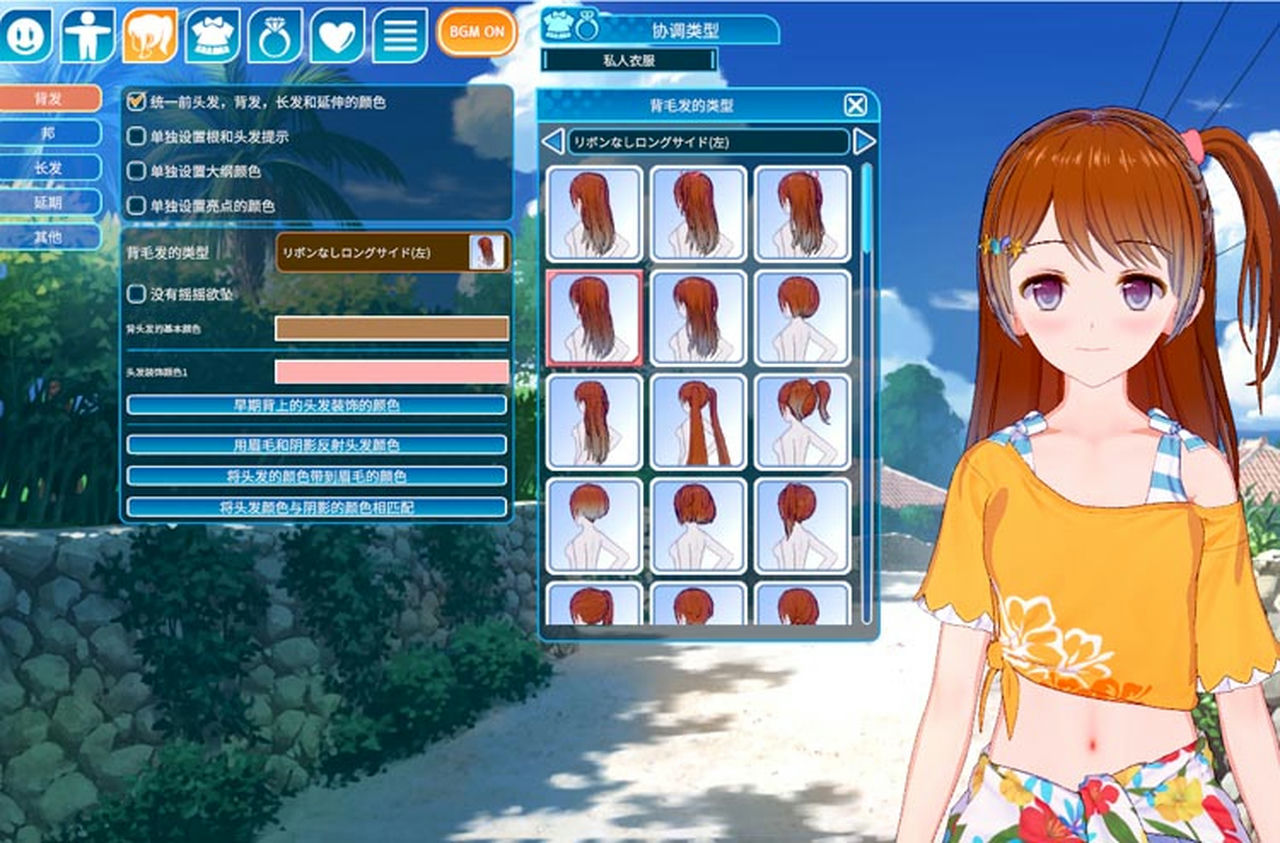Viewport: 1280px width, 843px height.
Task: Close the 背毛发的类型 window
Action: [x=855, y=105]
